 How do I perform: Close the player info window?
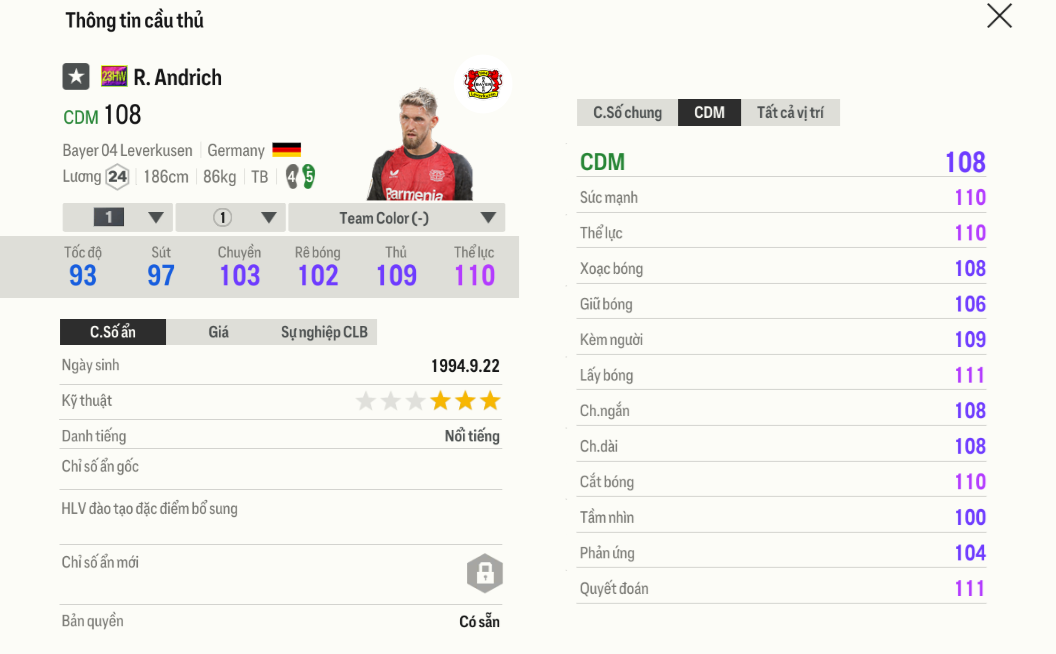point(999,16)
